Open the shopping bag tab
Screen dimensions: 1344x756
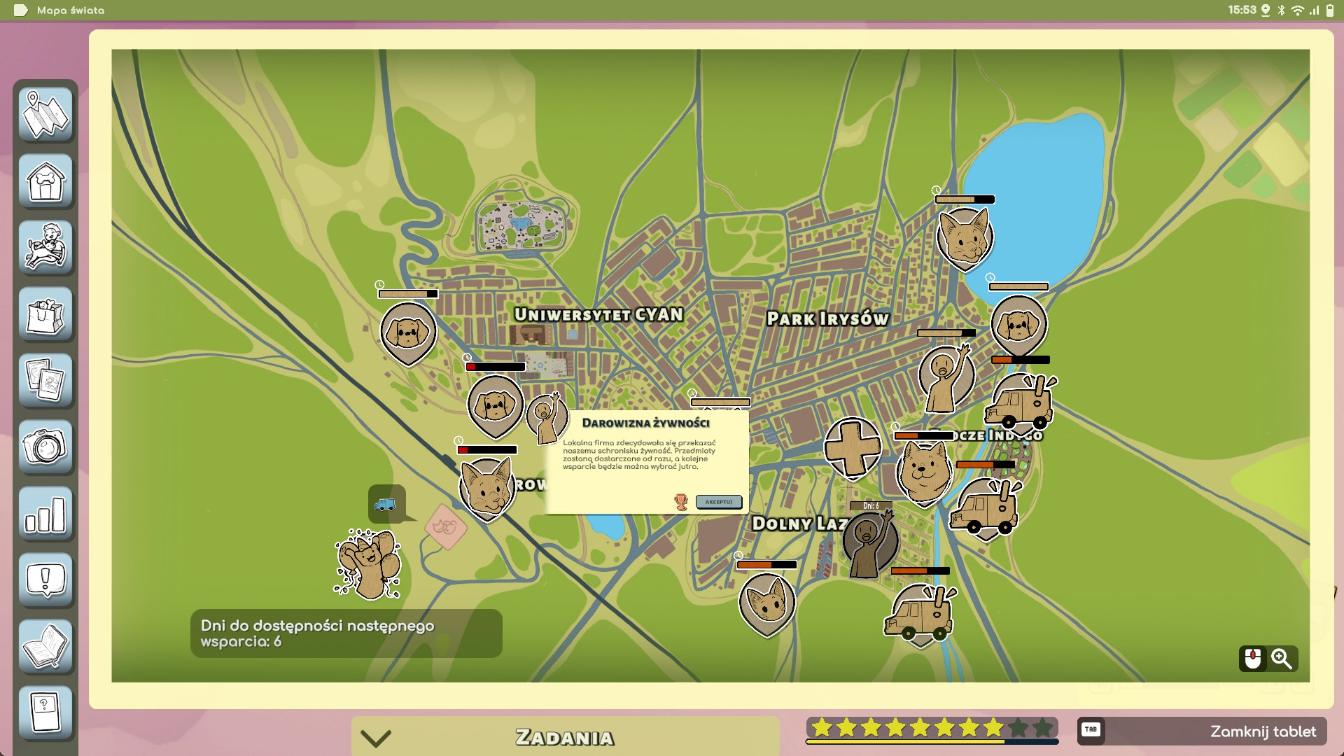click(x=46, y=314)
